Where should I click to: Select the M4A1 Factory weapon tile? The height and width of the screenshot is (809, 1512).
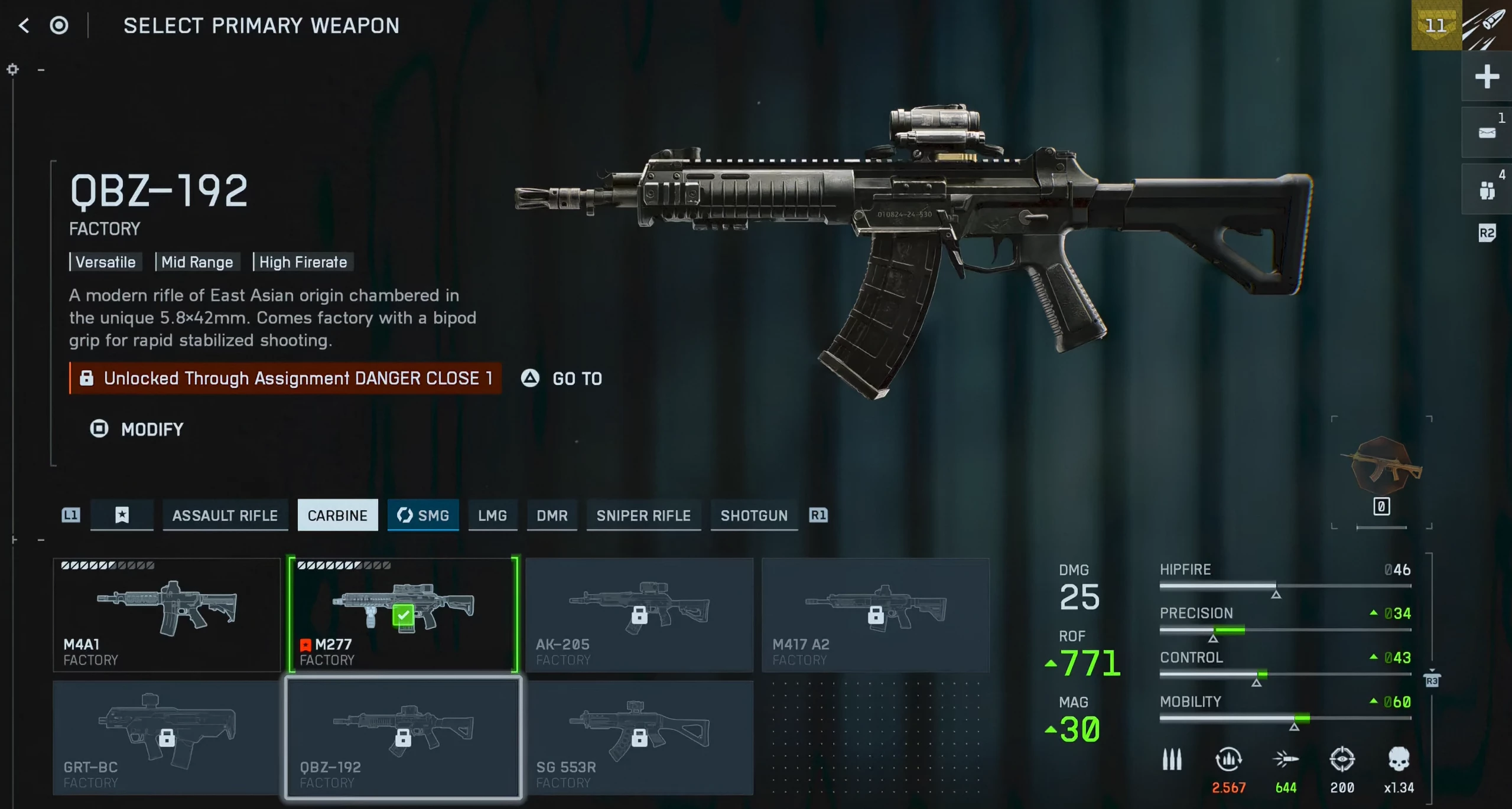tap(167, 615)
